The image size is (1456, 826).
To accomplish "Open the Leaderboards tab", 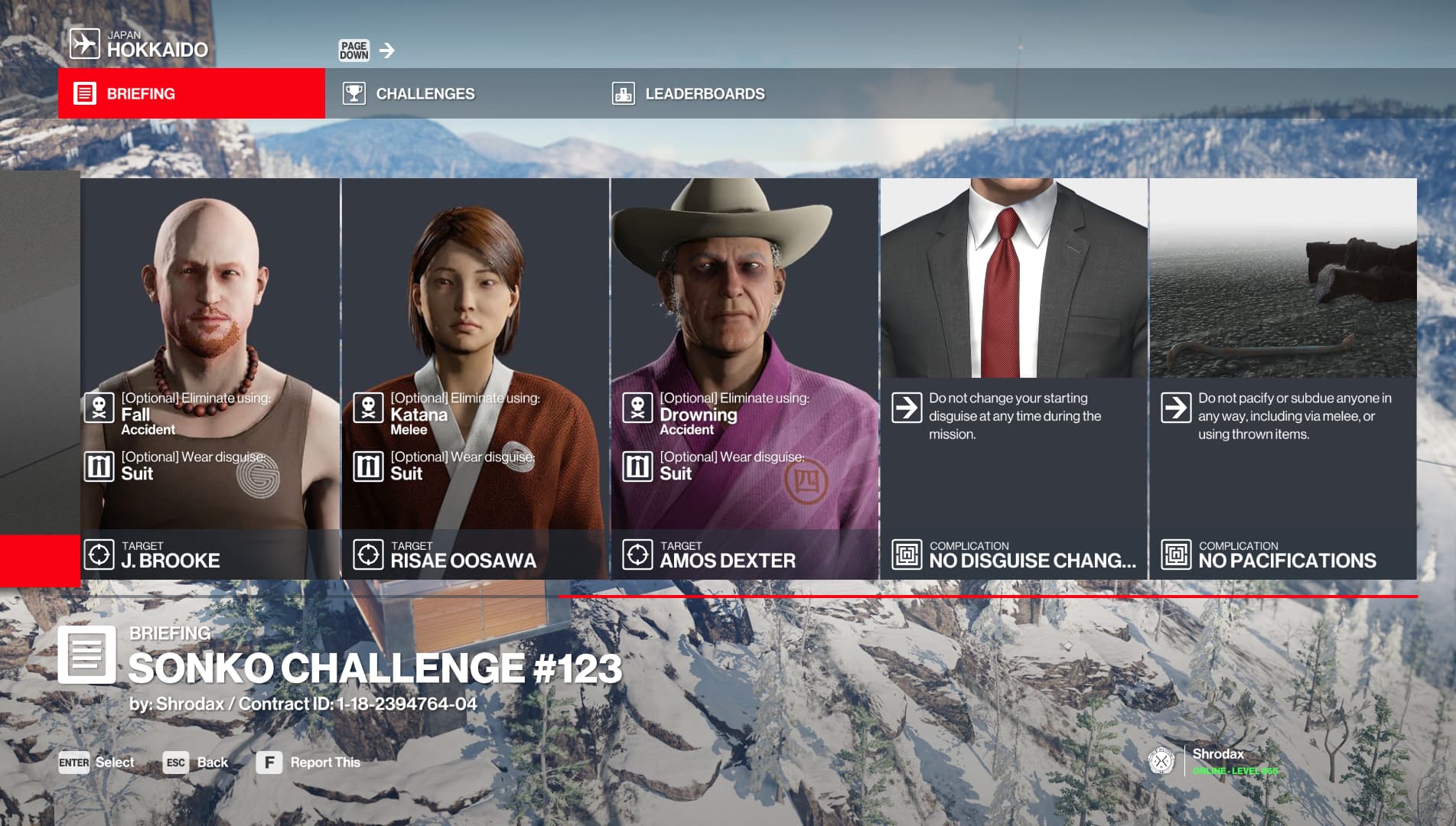I will 704,93.
